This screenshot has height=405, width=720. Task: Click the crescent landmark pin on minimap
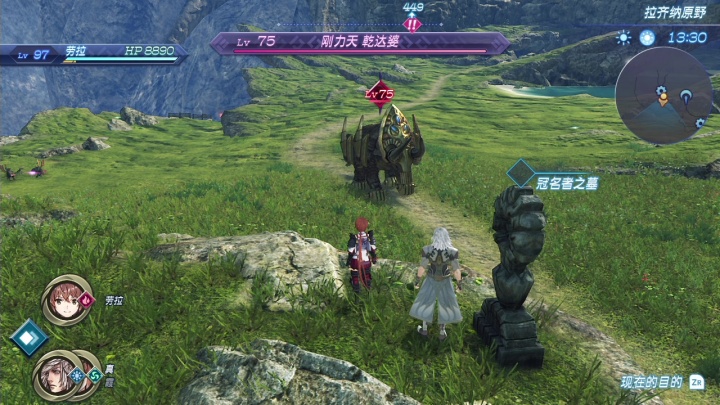(686, 97)
